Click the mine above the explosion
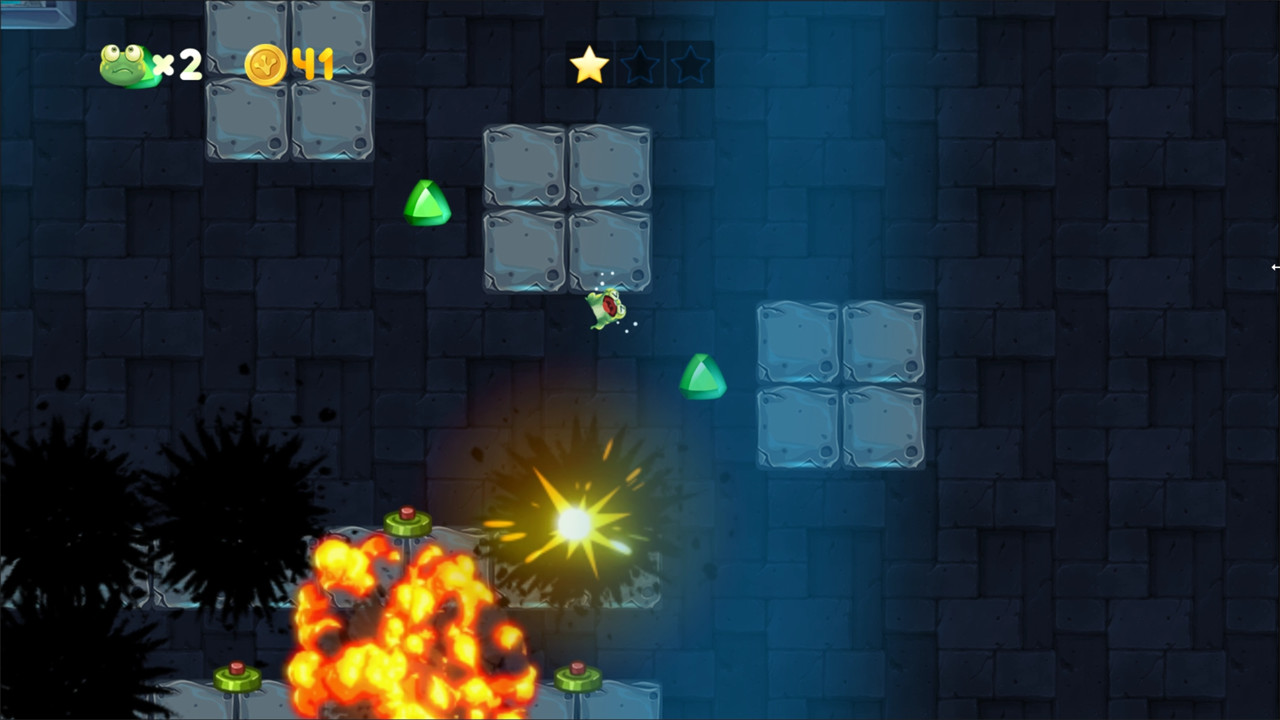This screenshot has width=1280, height=720. click(x=405, y=519)
